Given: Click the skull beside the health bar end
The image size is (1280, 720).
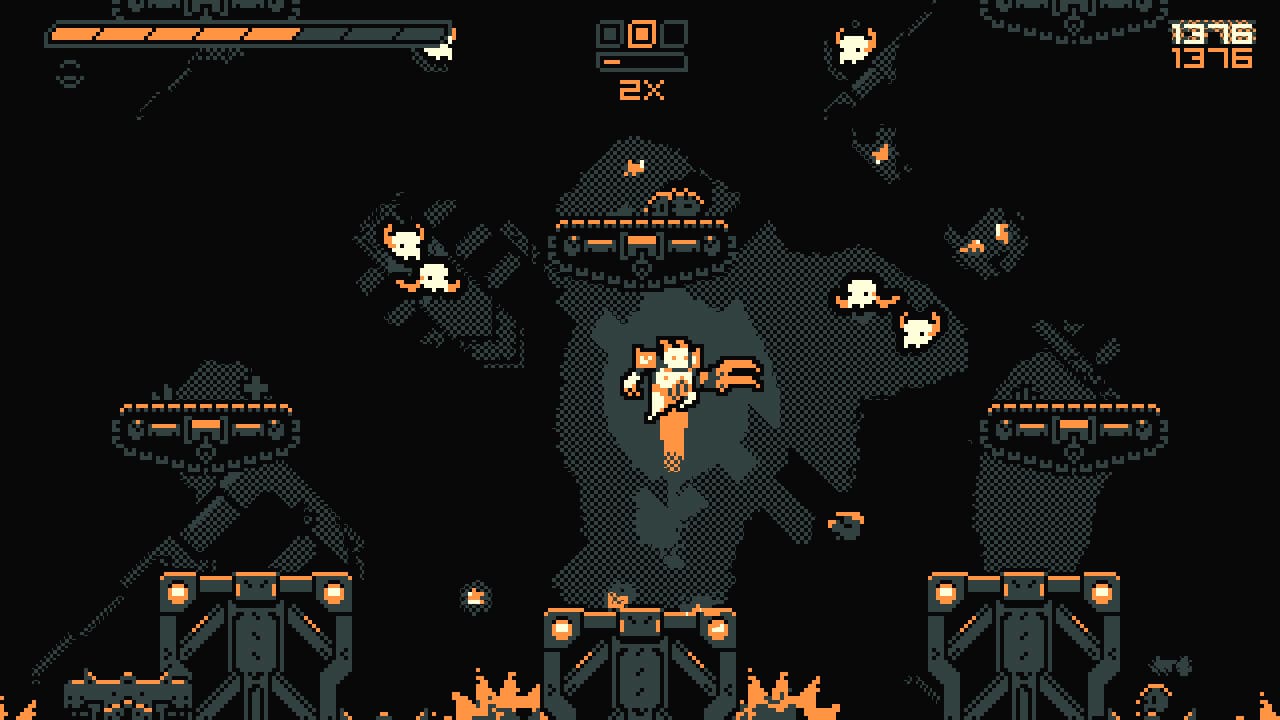Looking at the screenshot, I should pos(437,52).
